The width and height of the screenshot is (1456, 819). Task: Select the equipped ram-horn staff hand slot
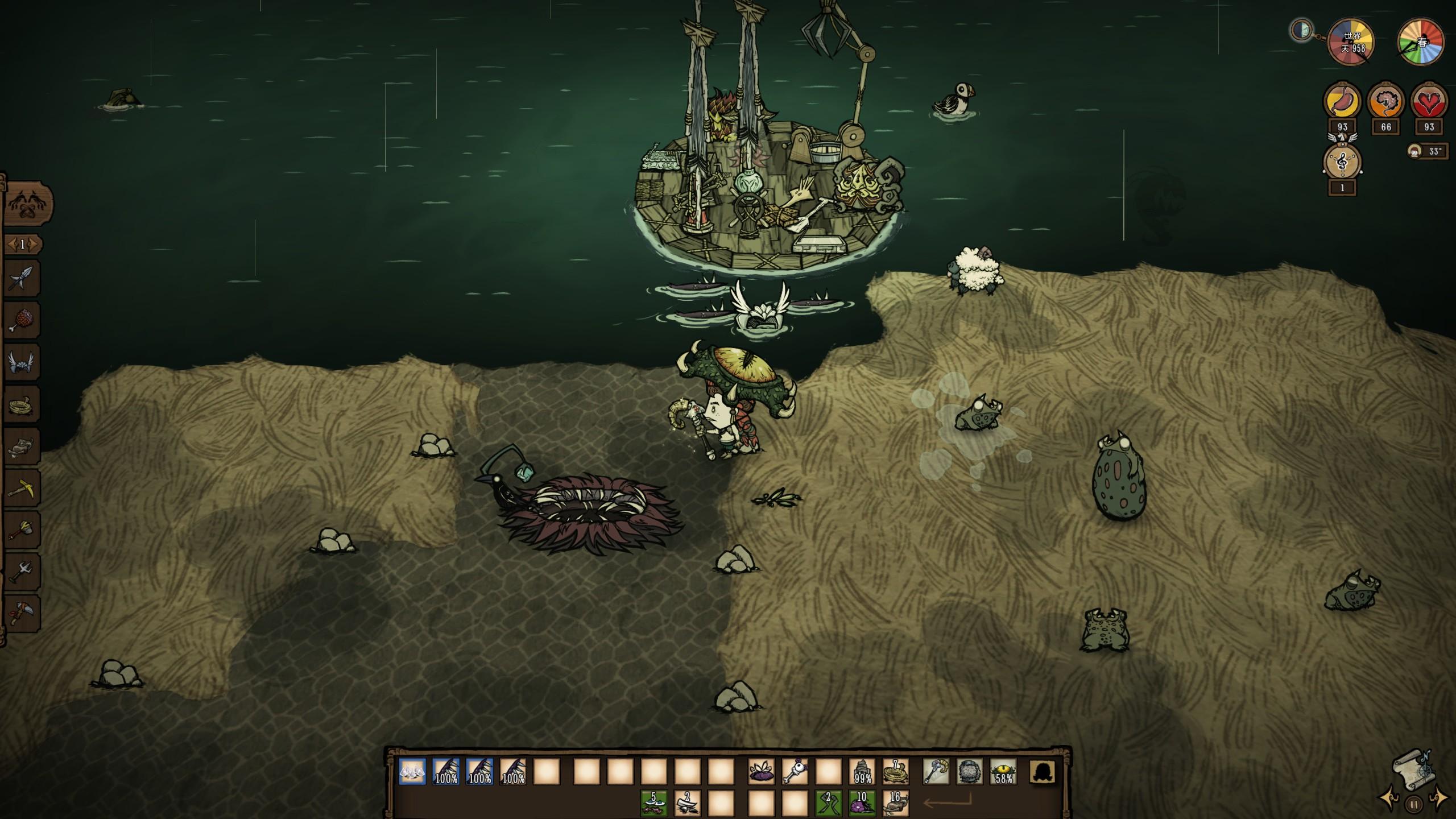(936, 773)
